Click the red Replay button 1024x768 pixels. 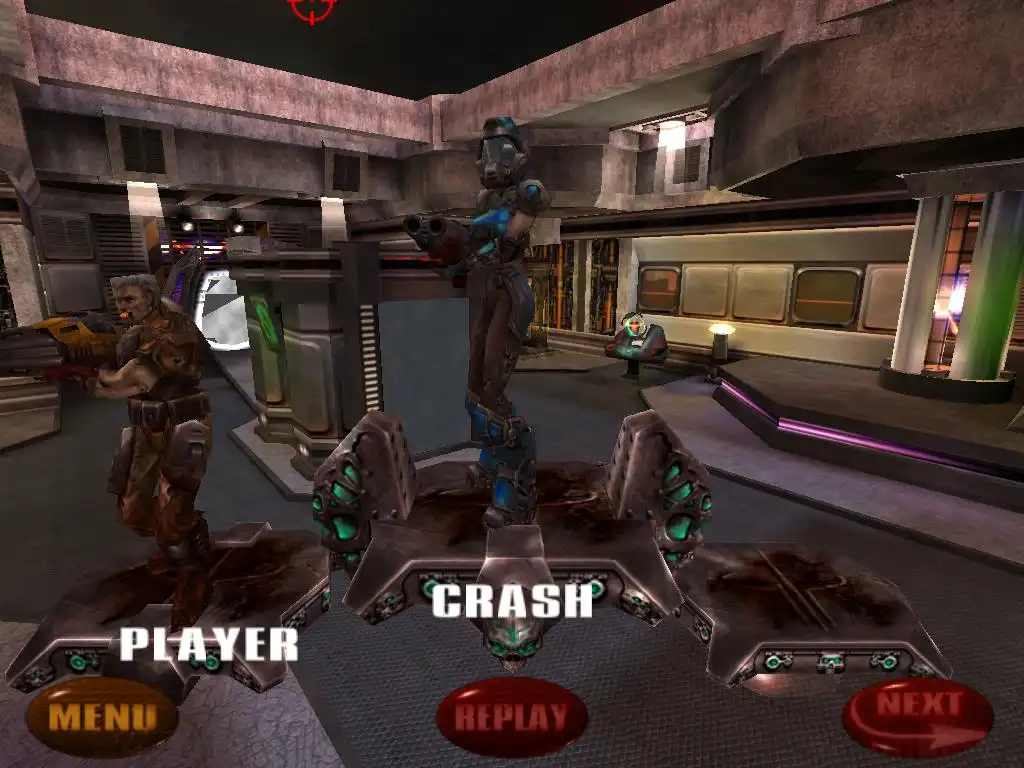[x=511, y=716]
